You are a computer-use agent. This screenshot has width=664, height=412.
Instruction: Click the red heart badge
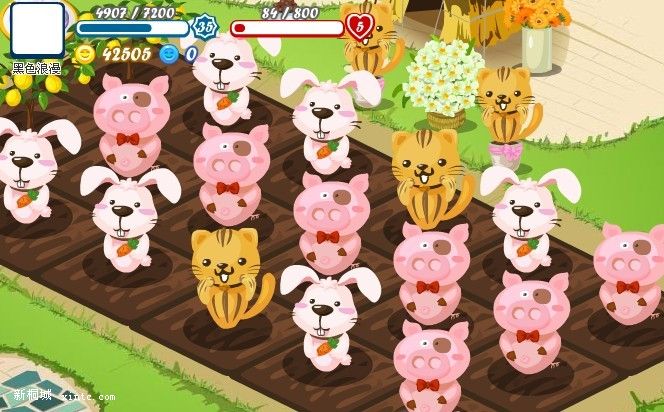357,26
